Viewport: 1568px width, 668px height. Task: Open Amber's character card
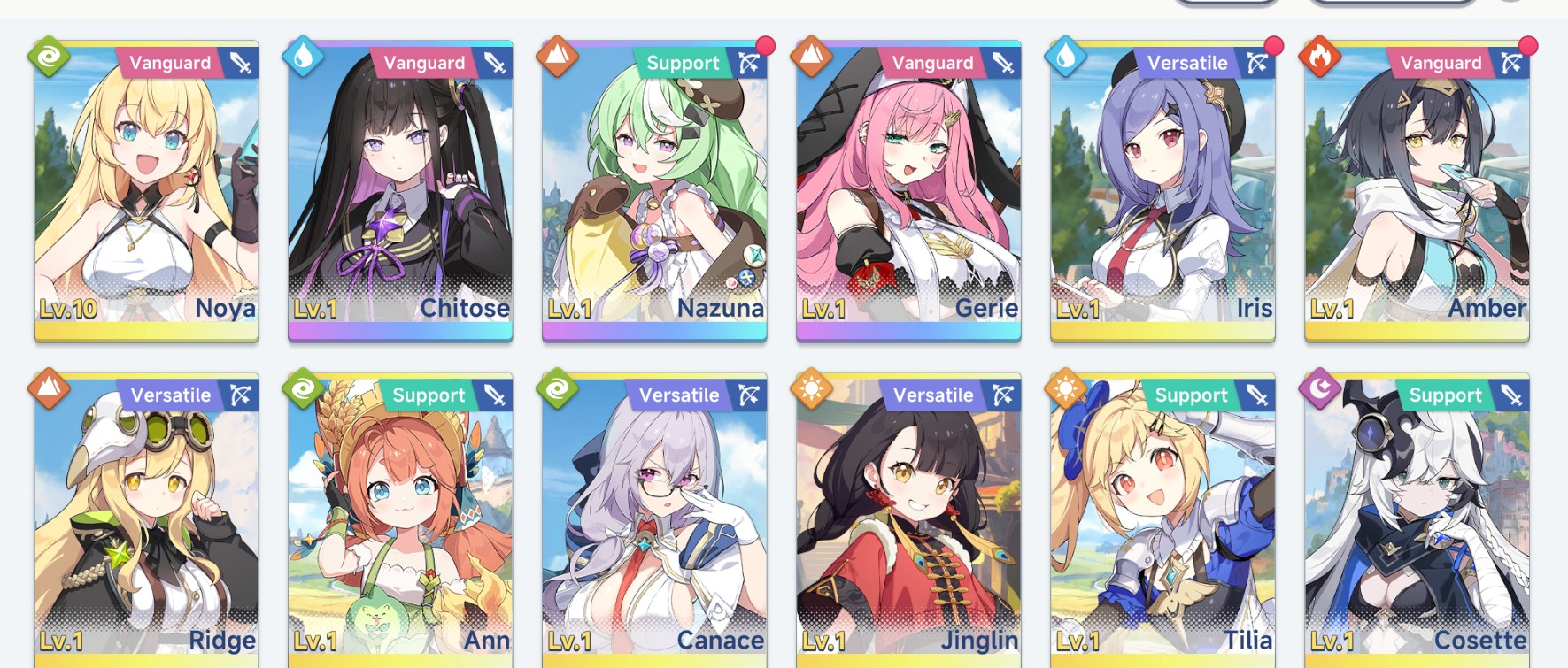1417,190
